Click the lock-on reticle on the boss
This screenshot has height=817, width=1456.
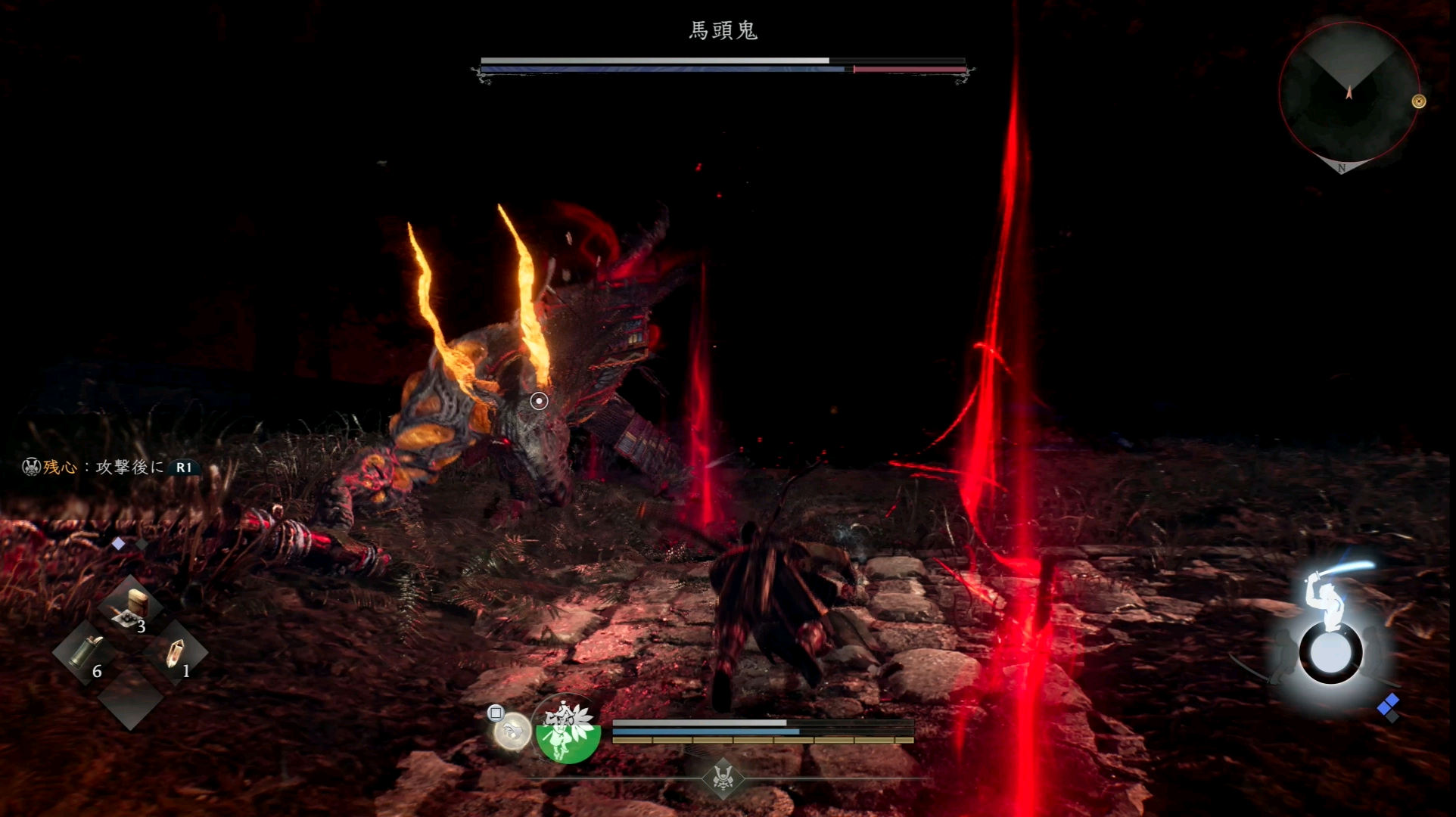[x=539, y=401]
